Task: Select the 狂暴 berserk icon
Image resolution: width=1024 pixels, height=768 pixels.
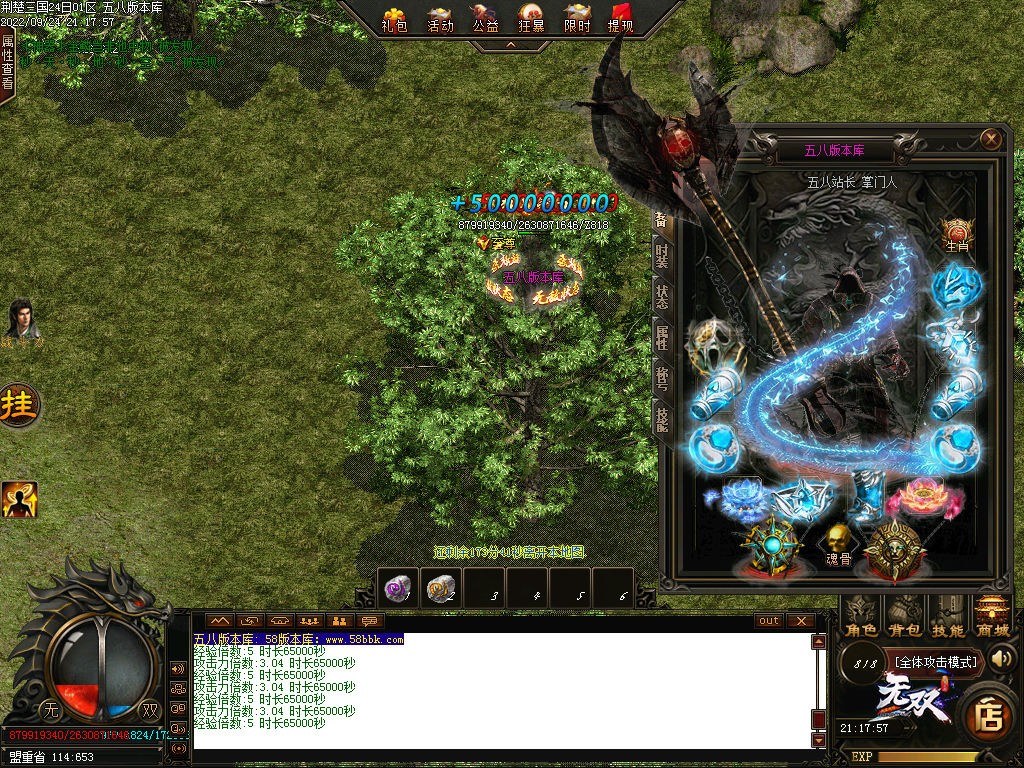Action: tap(532, 19)
